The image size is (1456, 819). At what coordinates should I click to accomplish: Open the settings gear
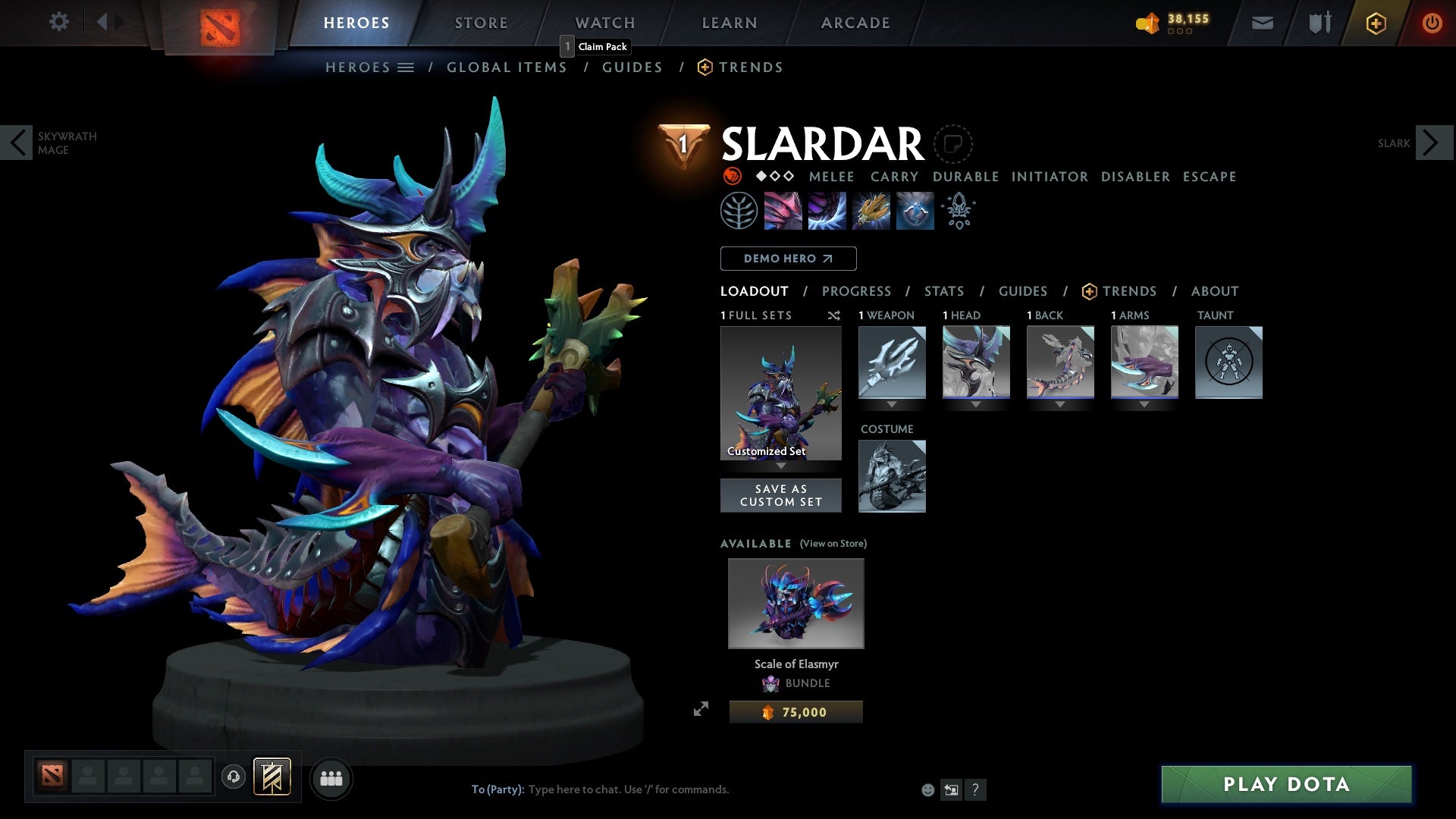click(x=59, y=22)
